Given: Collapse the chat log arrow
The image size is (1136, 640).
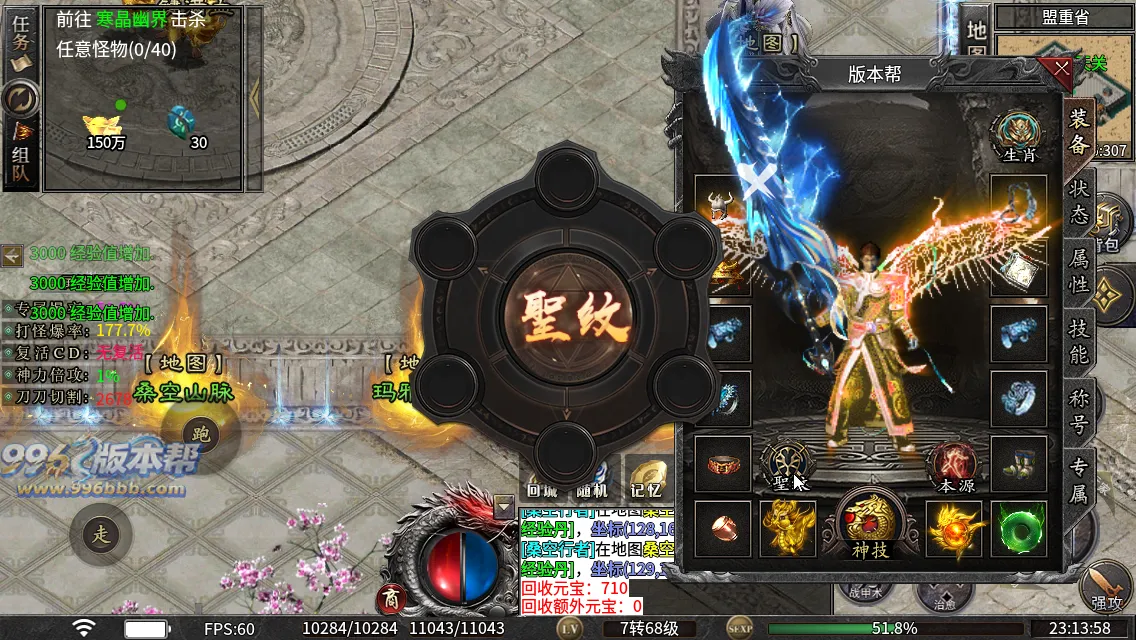Looking at the screenshot, I should point(504,507).
